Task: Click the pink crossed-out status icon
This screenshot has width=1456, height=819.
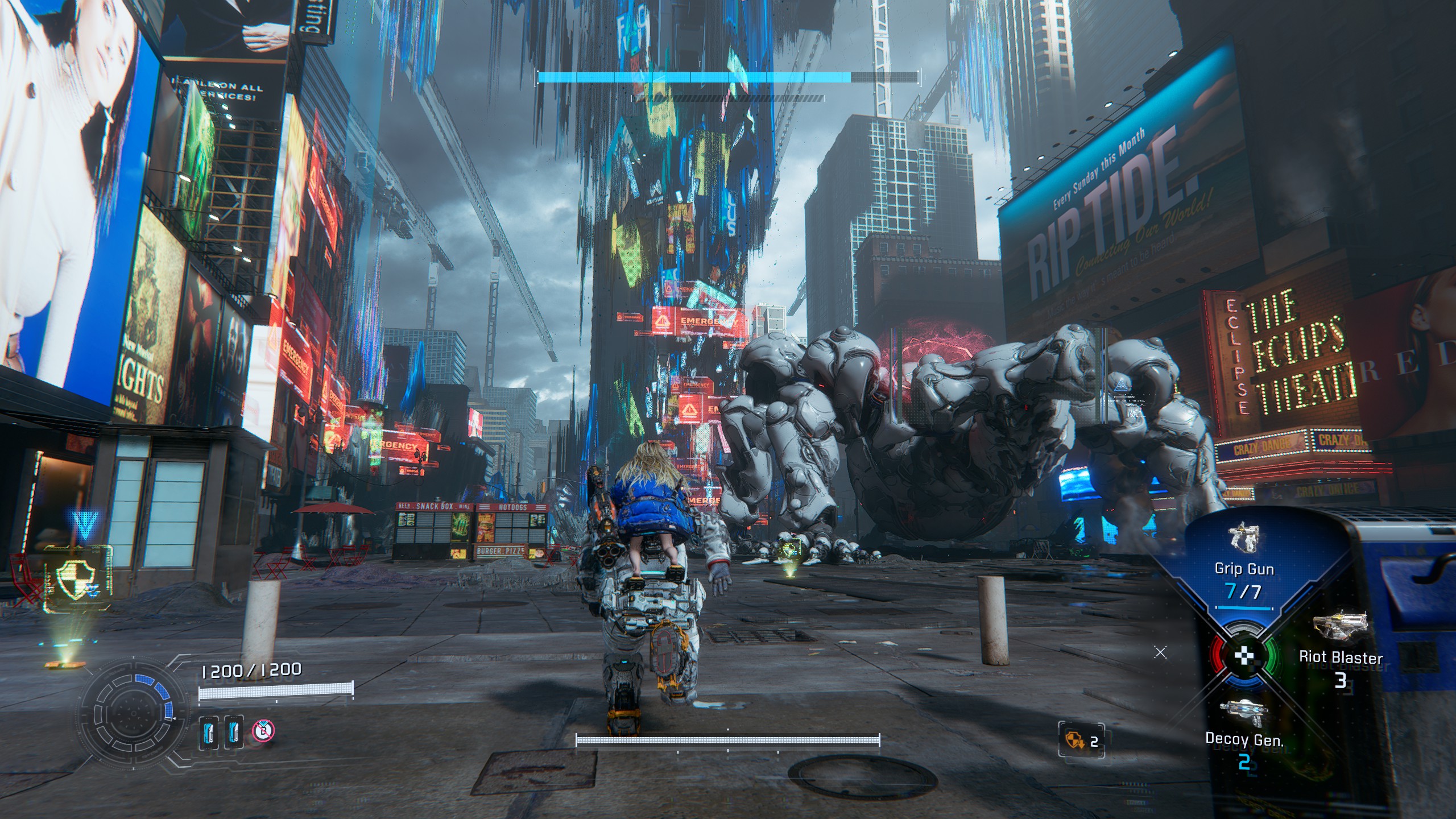Action: coord(263,730)
